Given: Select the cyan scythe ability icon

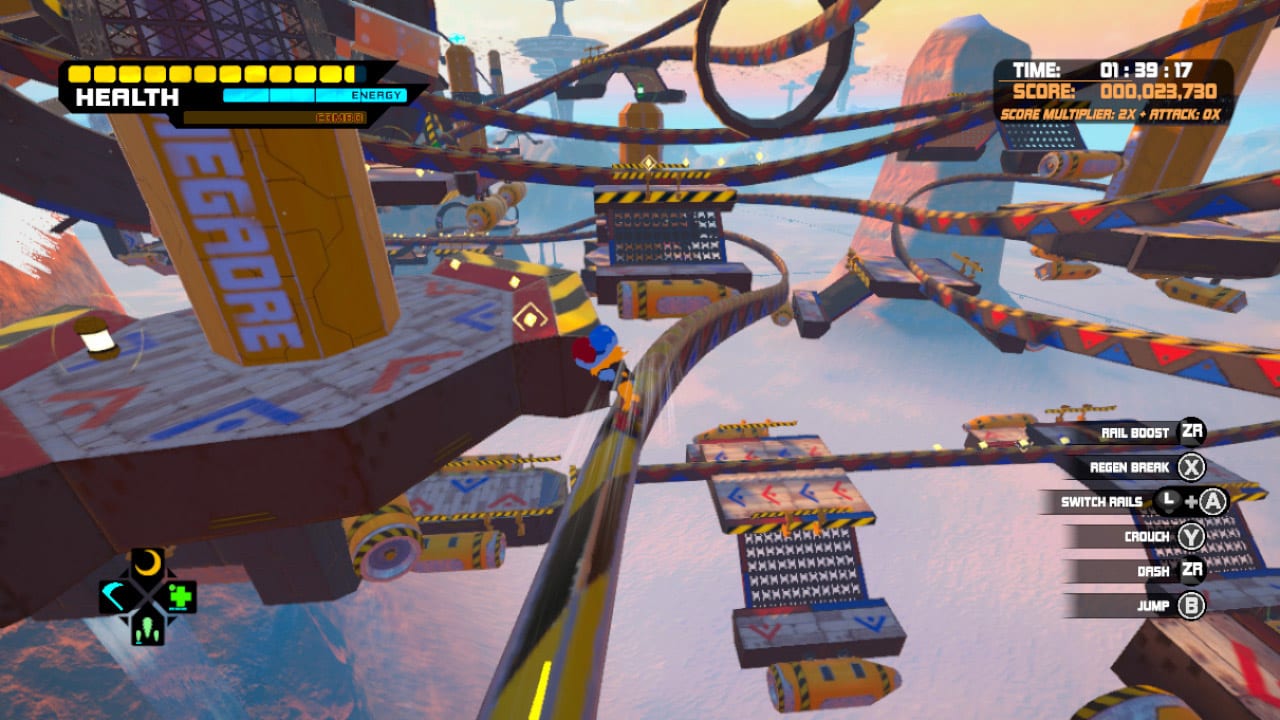Looking at the screenshot, I should (x=115, y=595).
